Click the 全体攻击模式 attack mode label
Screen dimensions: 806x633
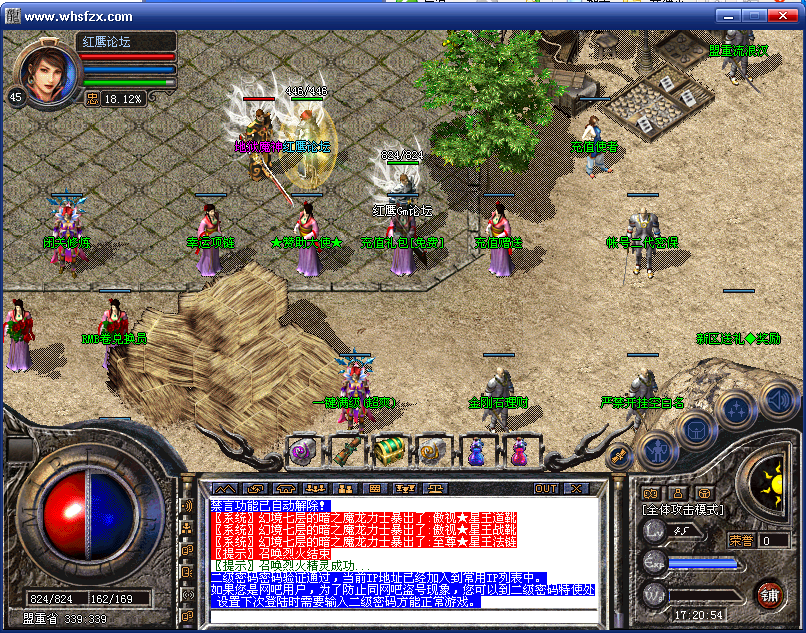point(682,510)
